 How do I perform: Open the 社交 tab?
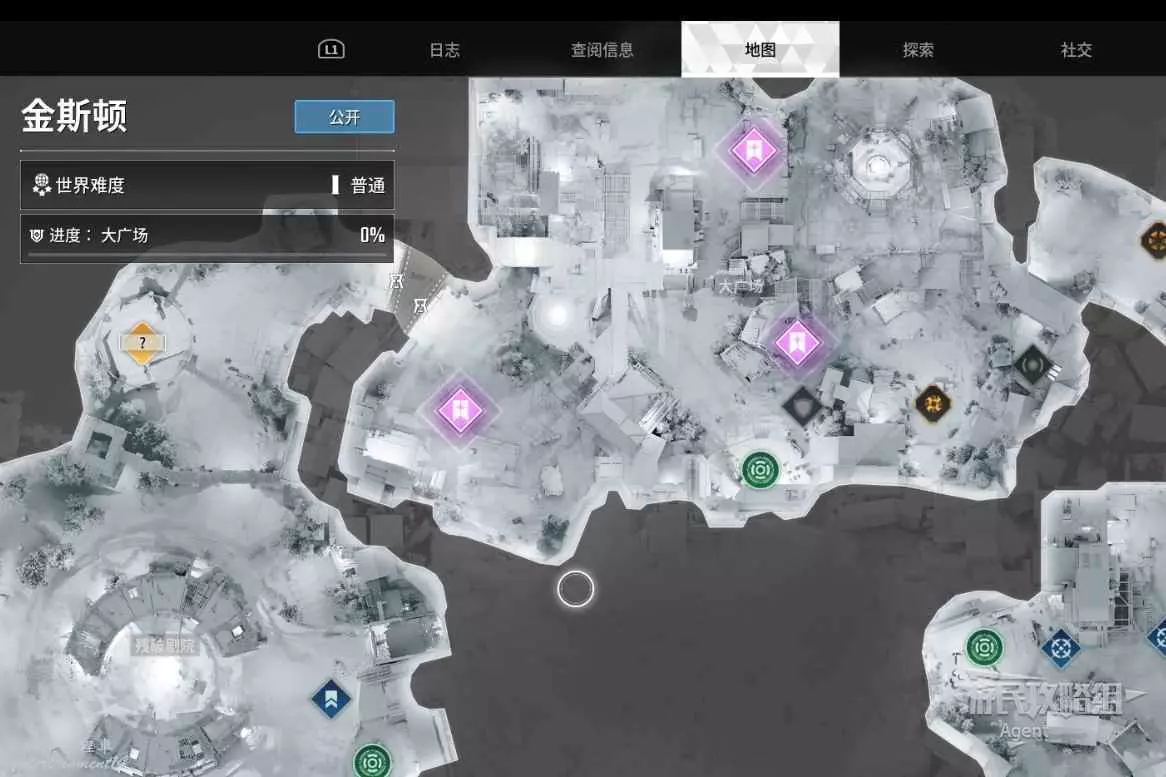click(x=1076, y=50)
